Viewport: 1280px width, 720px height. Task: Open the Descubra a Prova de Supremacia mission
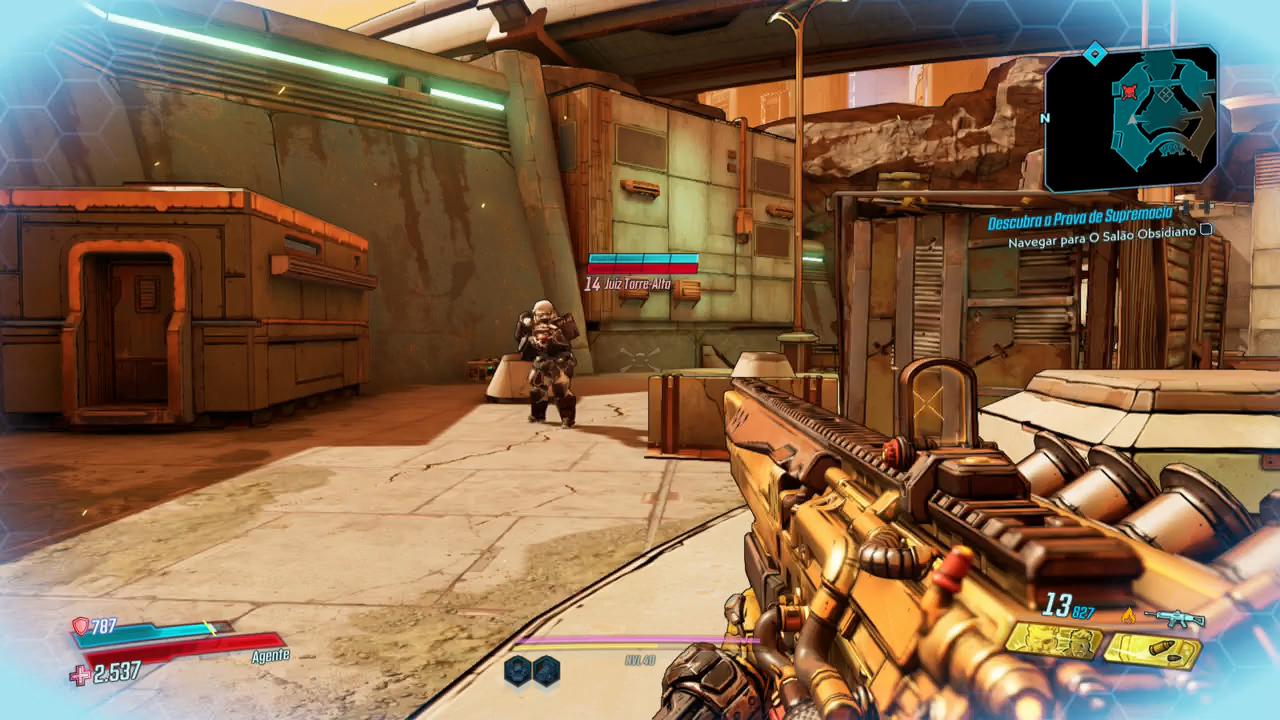point(1079,222)
